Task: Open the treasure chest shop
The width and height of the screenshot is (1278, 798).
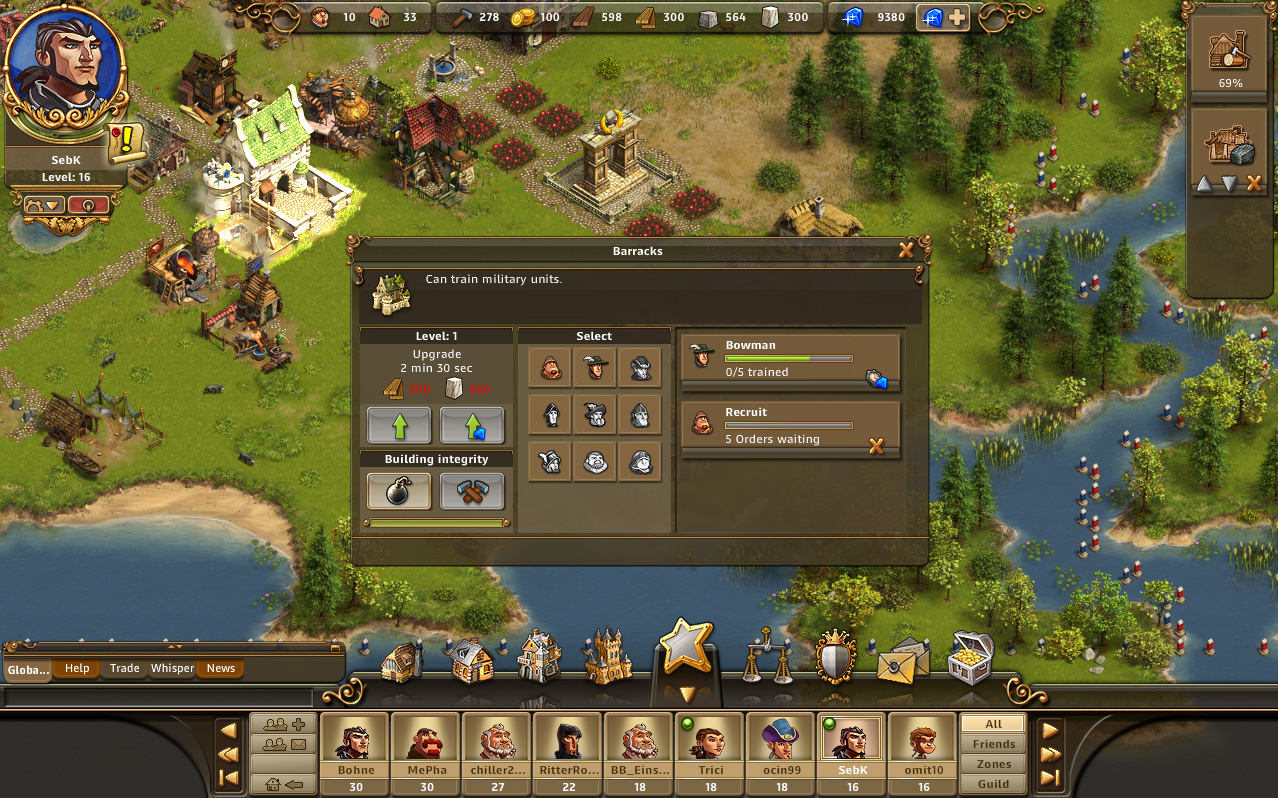Action: coord(969,657)
